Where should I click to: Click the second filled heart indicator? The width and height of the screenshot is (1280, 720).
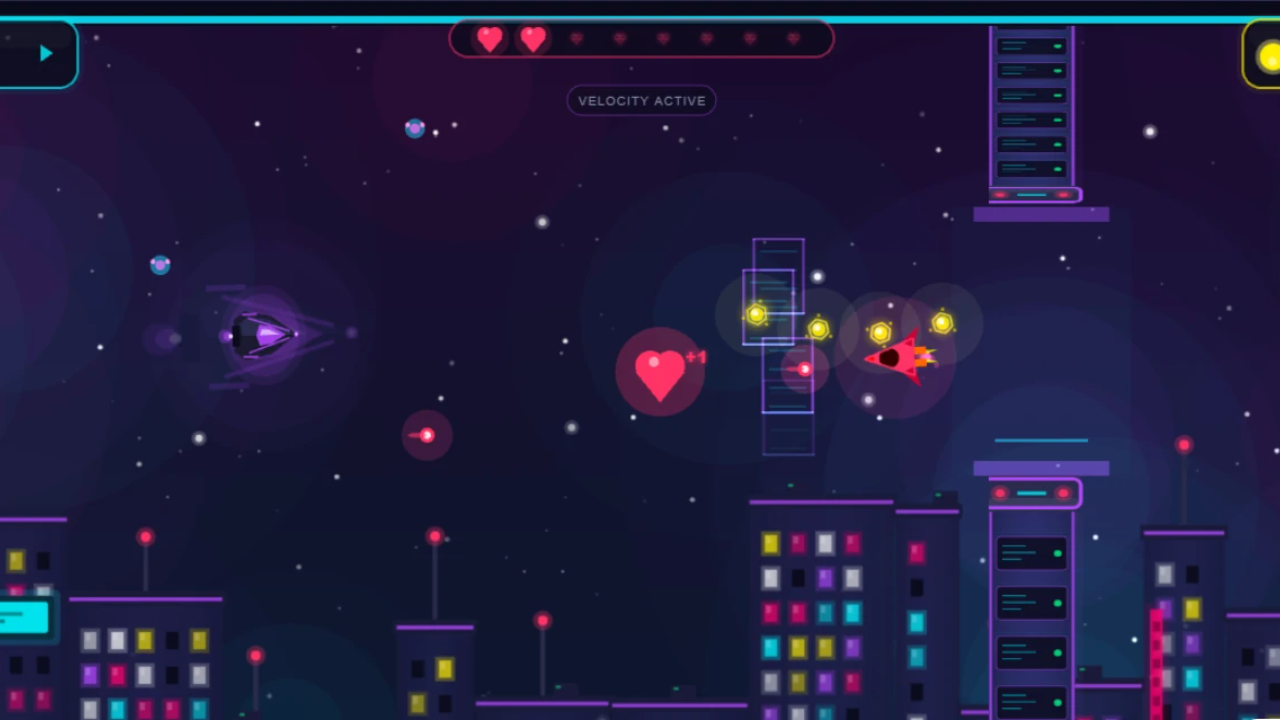(x=532, y=39)
